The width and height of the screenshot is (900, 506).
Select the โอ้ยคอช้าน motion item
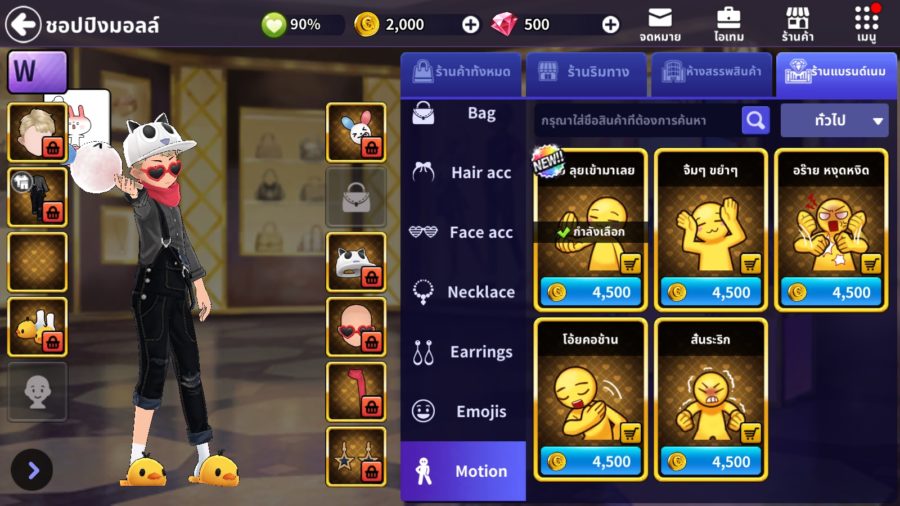pyautogui.click(x=590, y=385)
